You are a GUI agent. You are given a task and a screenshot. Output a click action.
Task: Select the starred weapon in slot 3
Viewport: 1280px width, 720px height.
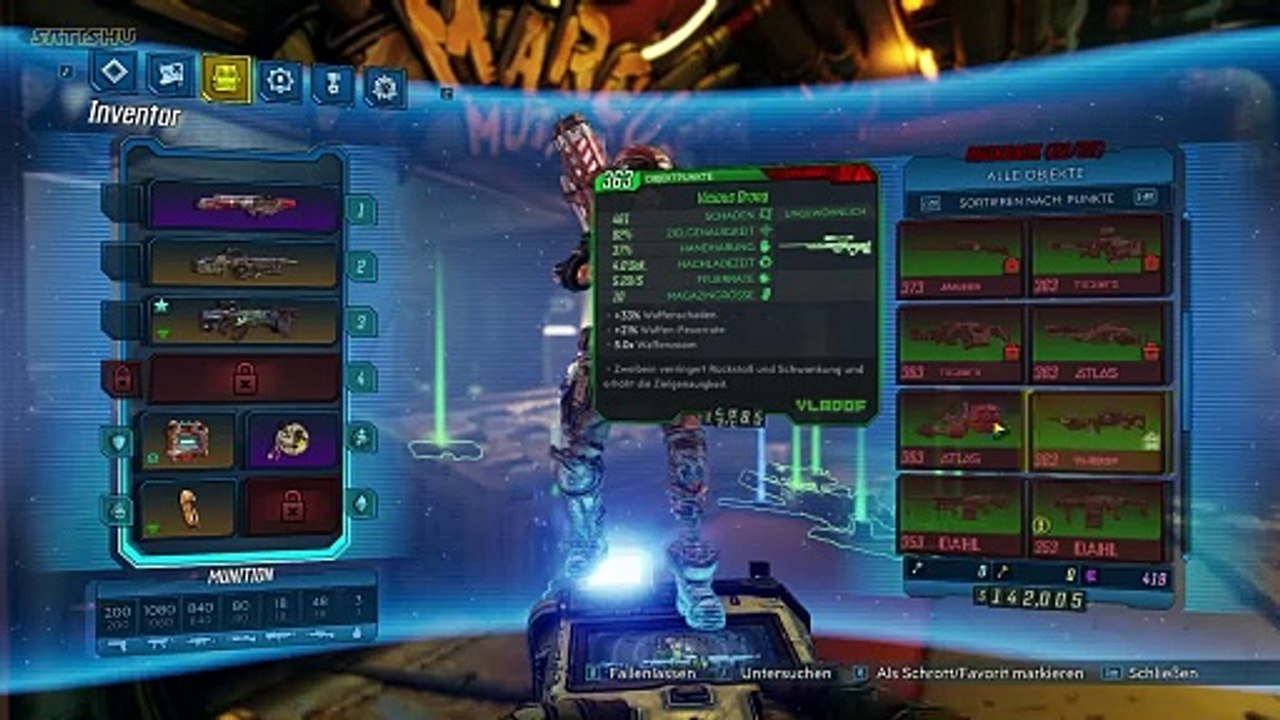245,320
